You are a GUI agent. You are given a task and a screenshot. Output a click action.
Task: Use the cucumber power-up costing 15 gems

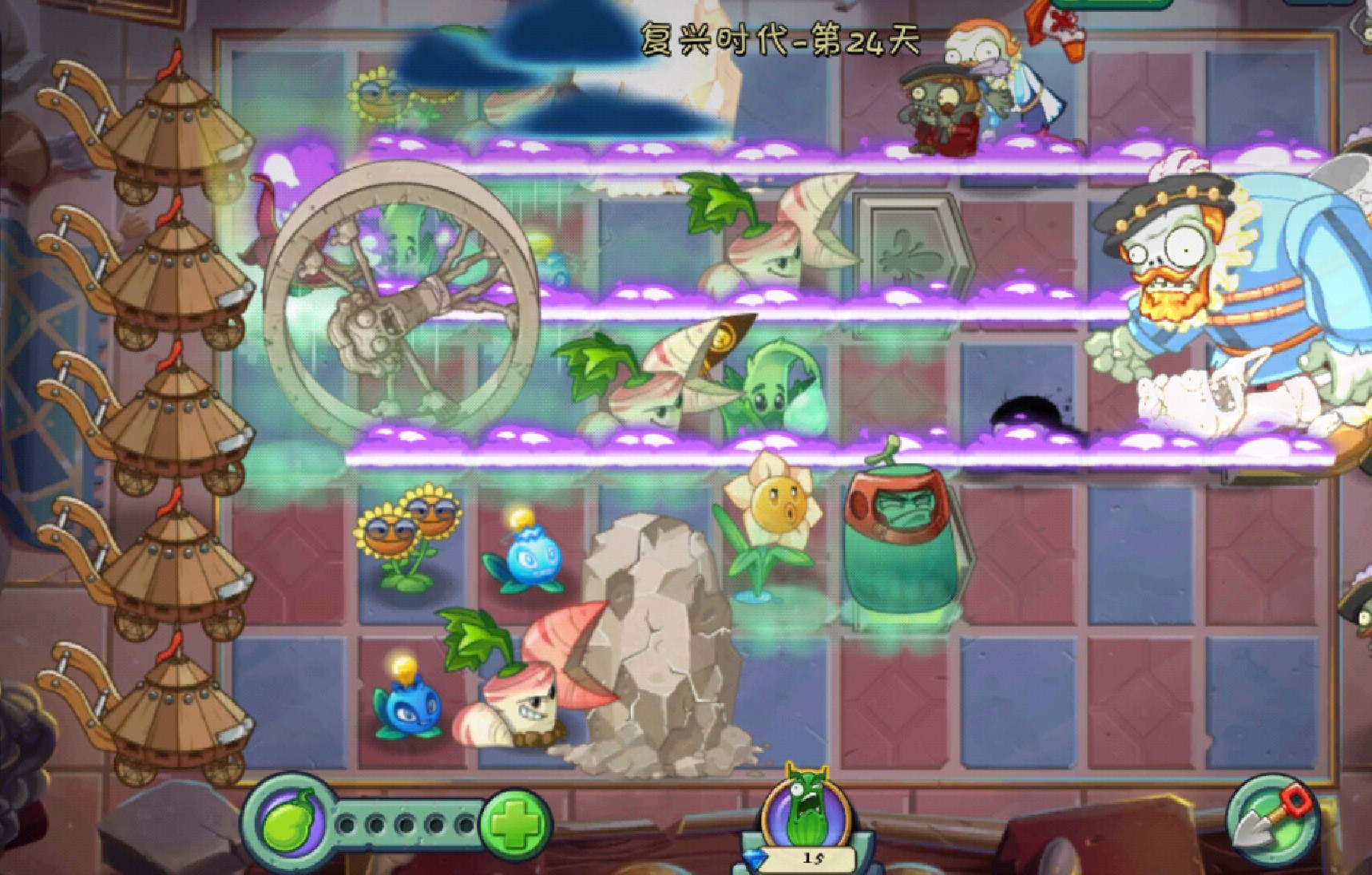click(807, 814)
